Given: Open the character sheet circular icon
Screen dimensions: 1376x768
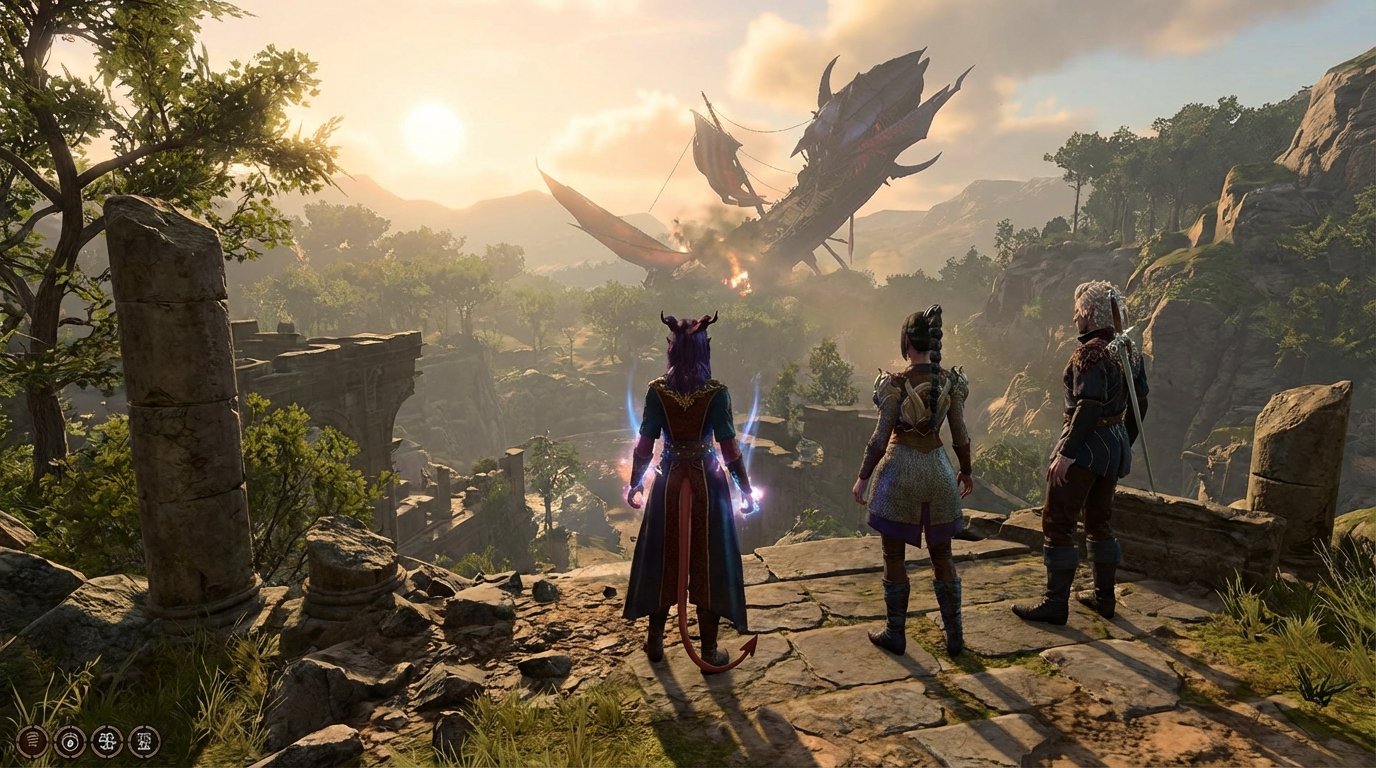Looking at the screenshot, I should click(x=145, y=742).
